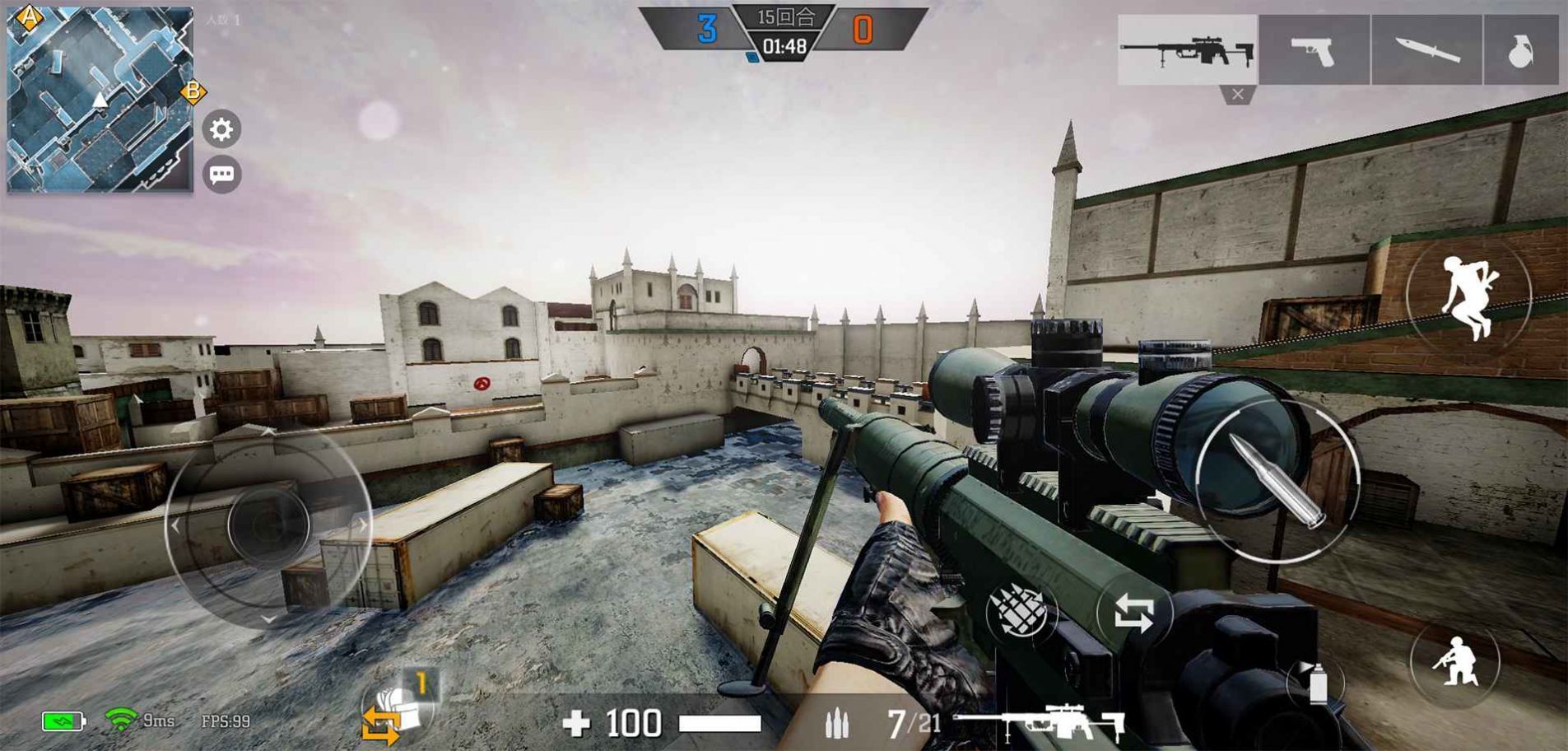
Task: Equip the combat knife
Action: 1426,51
